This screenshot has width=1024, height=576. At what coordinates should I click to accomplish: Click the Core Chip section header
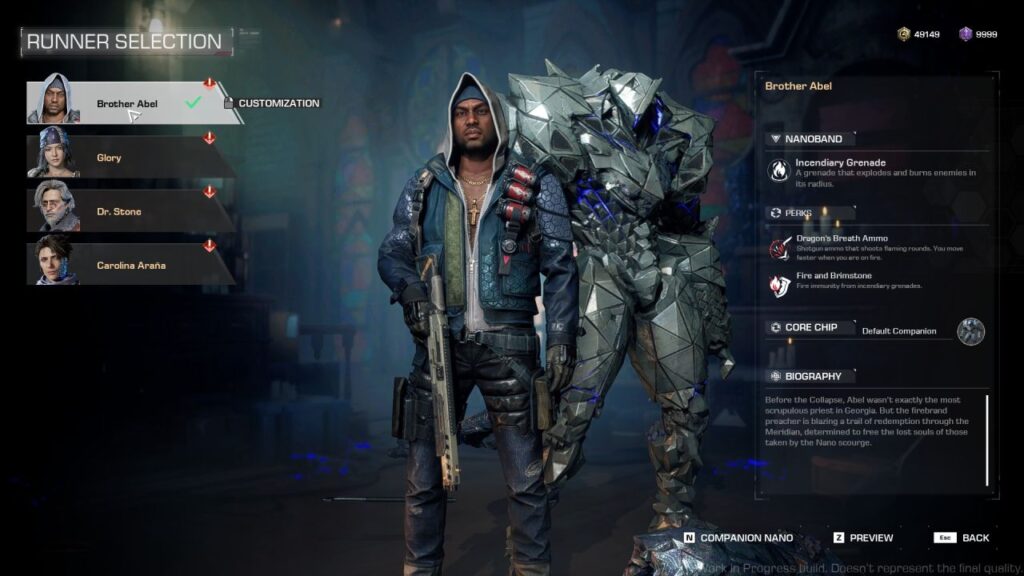point(810,327)
